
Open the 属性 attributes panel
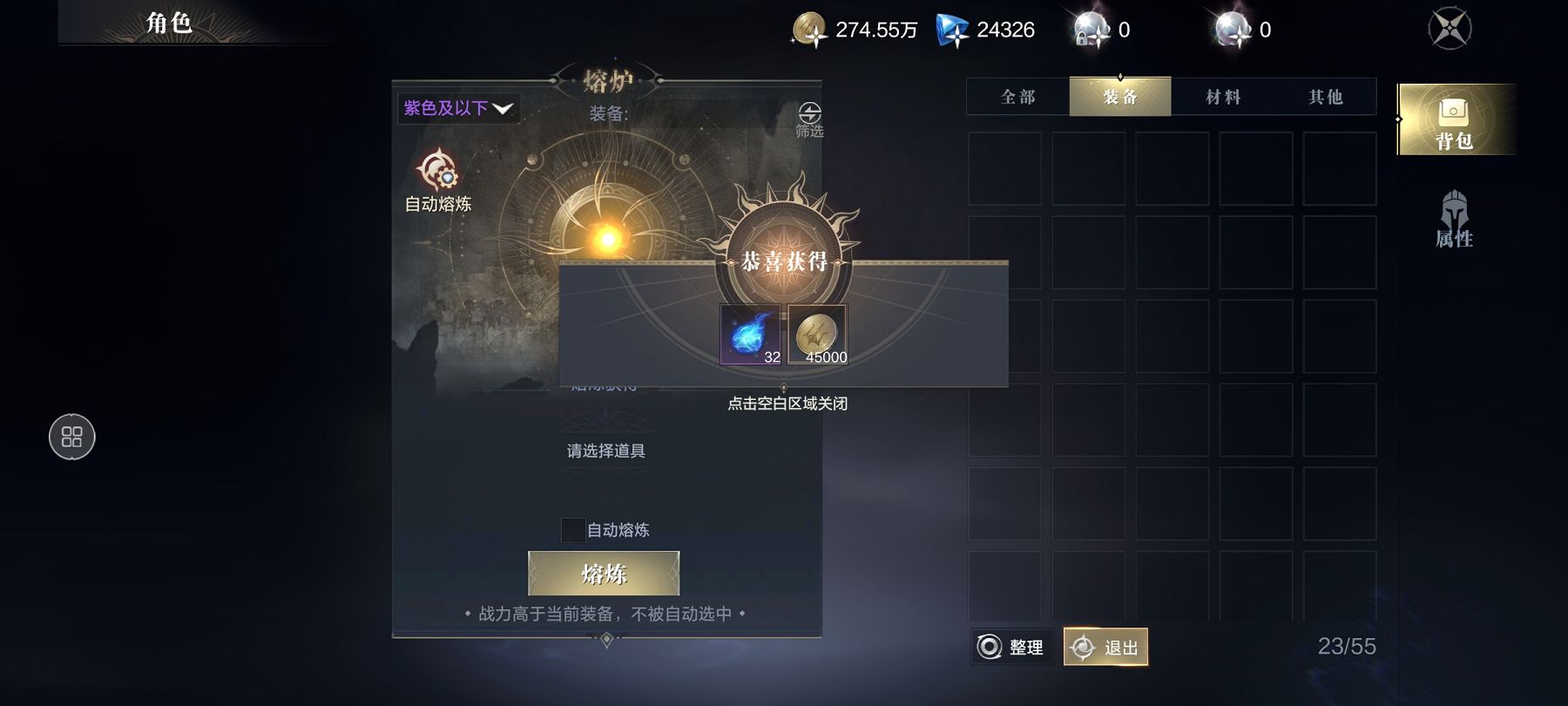click(1454, 220)
